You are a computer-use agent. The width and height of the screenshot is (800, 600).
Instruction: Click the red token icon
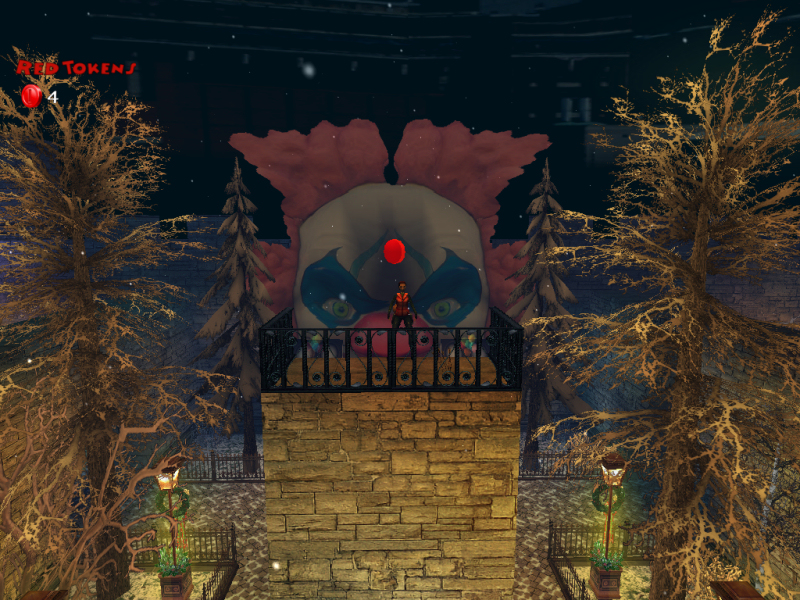(31, 96)
